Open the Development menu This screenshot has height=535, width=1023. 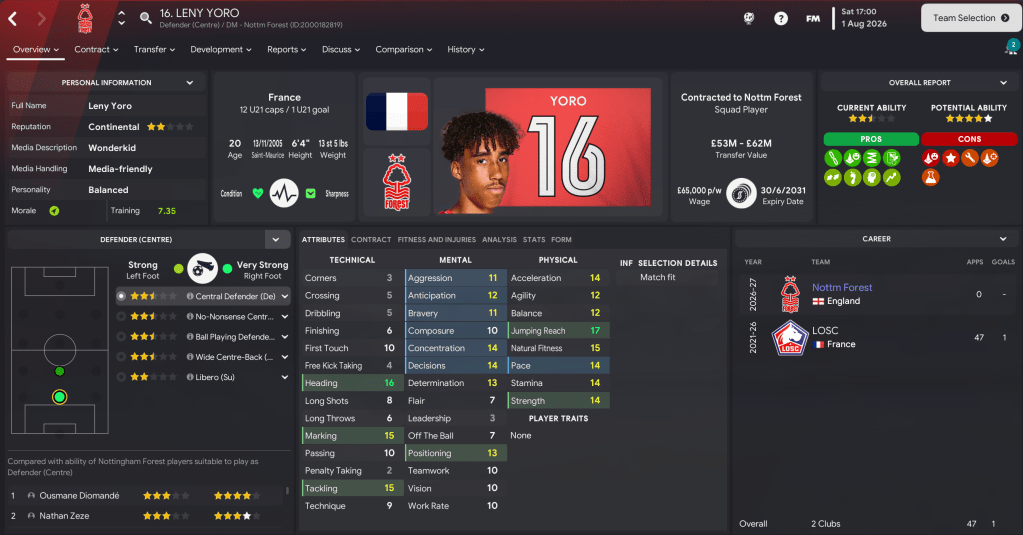[x=221, y=49]
